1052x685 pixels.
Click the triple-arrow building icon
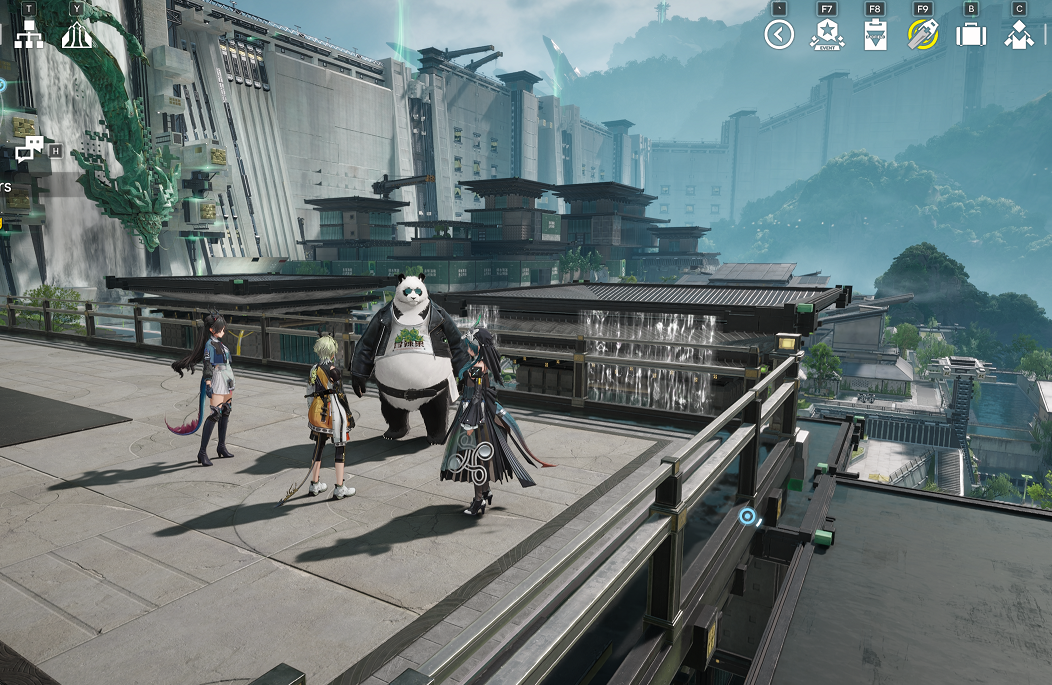tap(77, 35)
